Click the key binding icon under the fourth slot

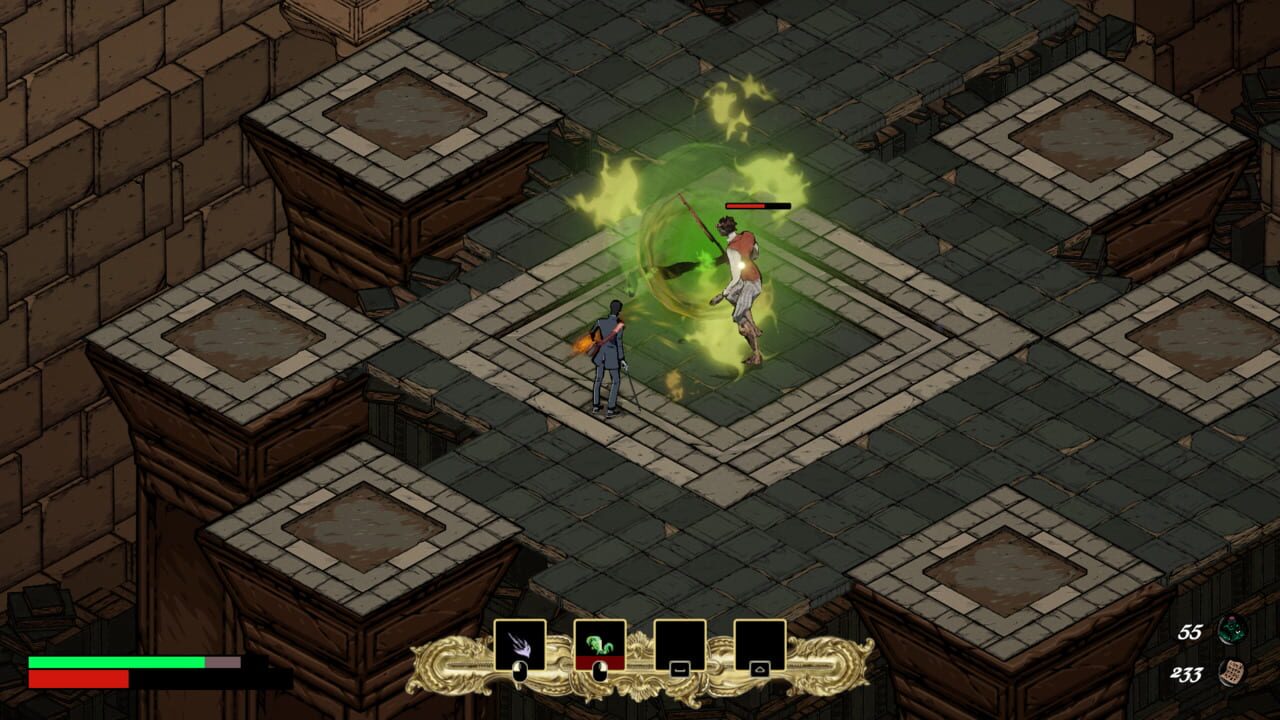760,668
